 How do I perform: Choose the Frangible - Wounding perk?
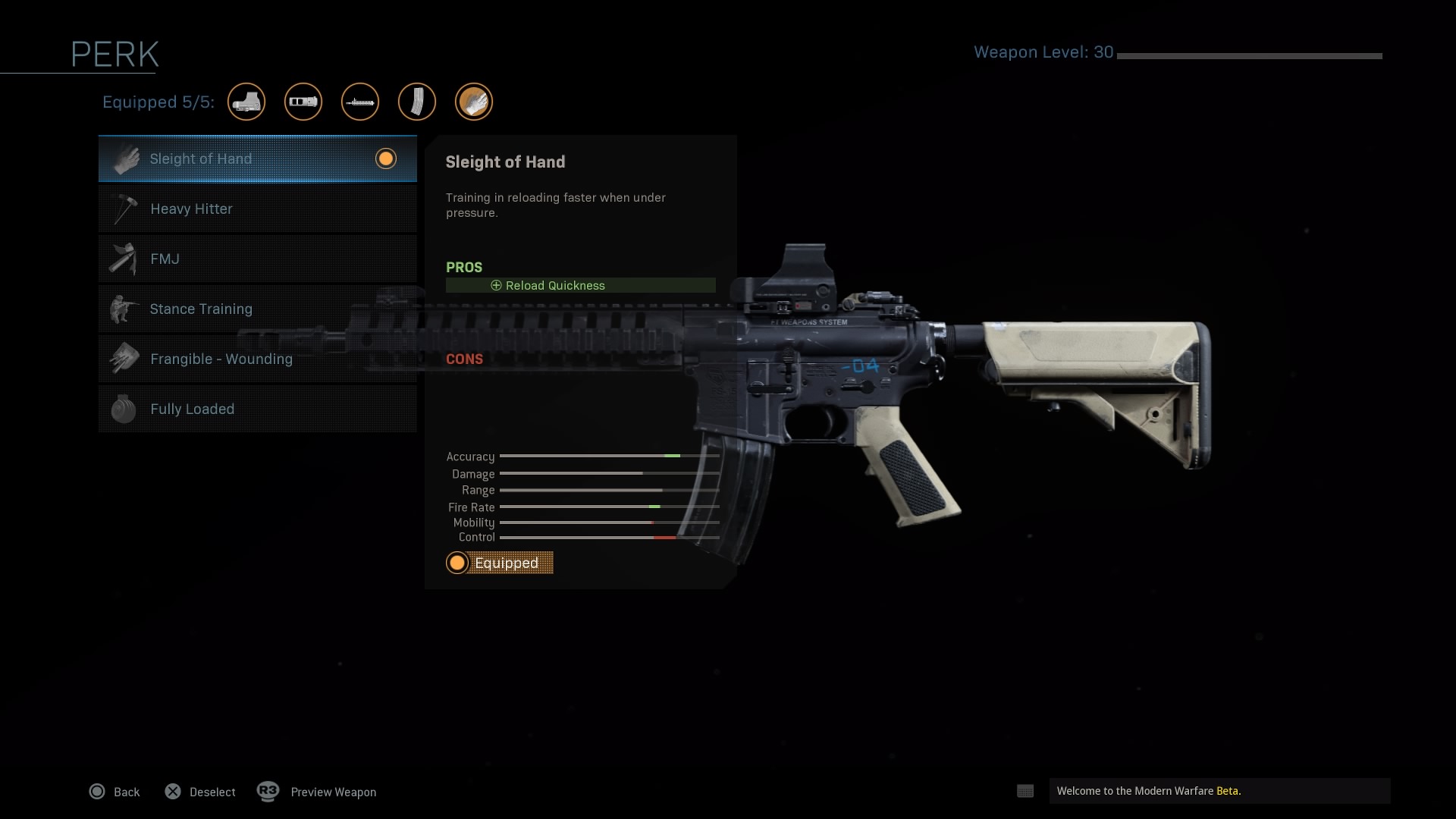(x=257, y=359)
